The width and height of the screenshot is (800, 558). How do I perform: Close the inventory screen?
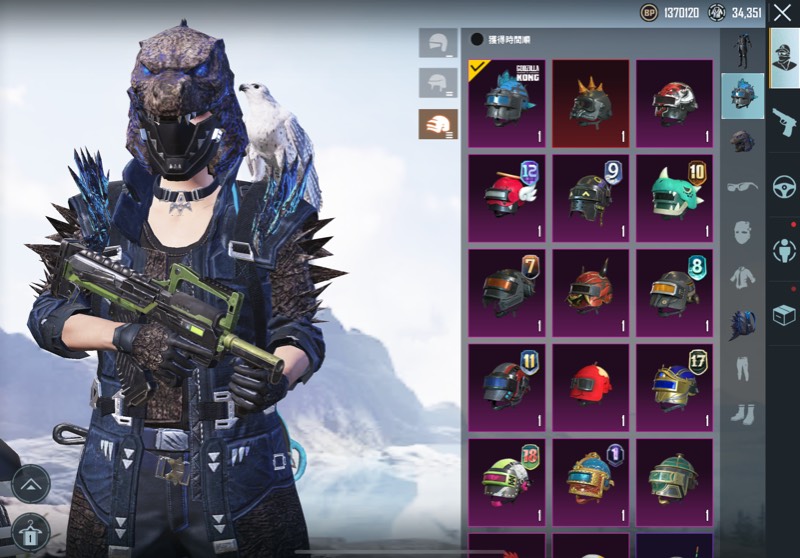click(x=782, y=13)
